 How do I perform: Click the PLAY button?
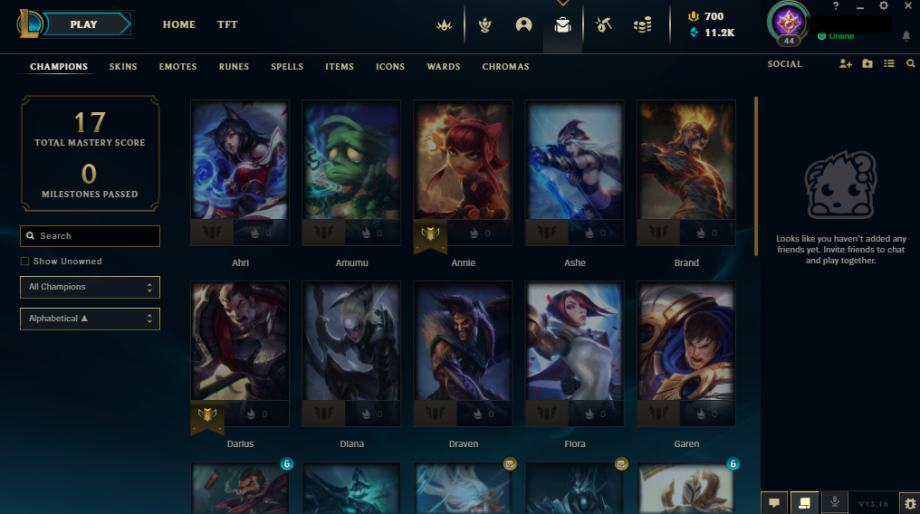(84, 24)
